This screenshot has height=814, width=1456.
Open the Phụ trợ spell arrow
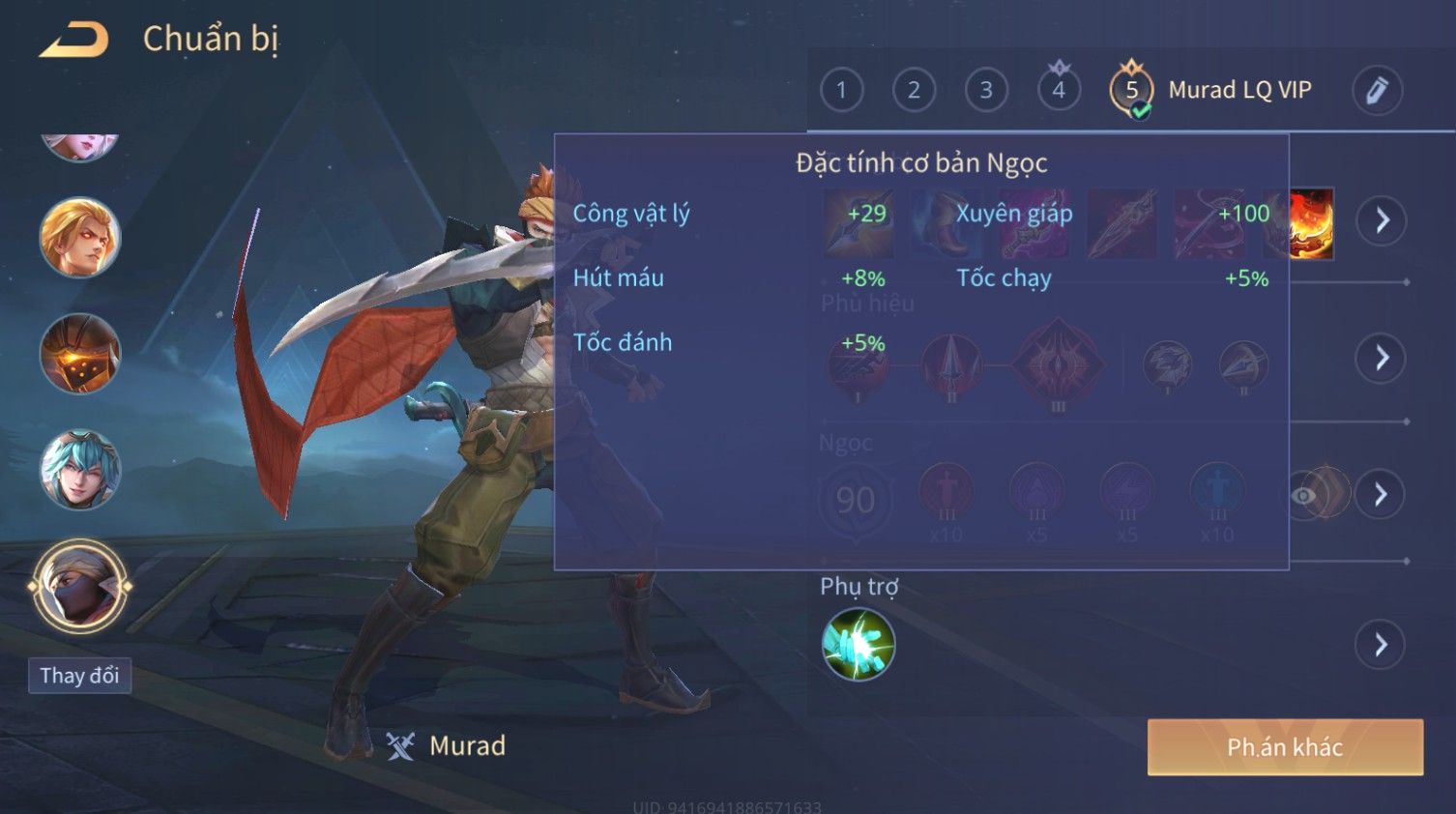tap(1382, 644)
